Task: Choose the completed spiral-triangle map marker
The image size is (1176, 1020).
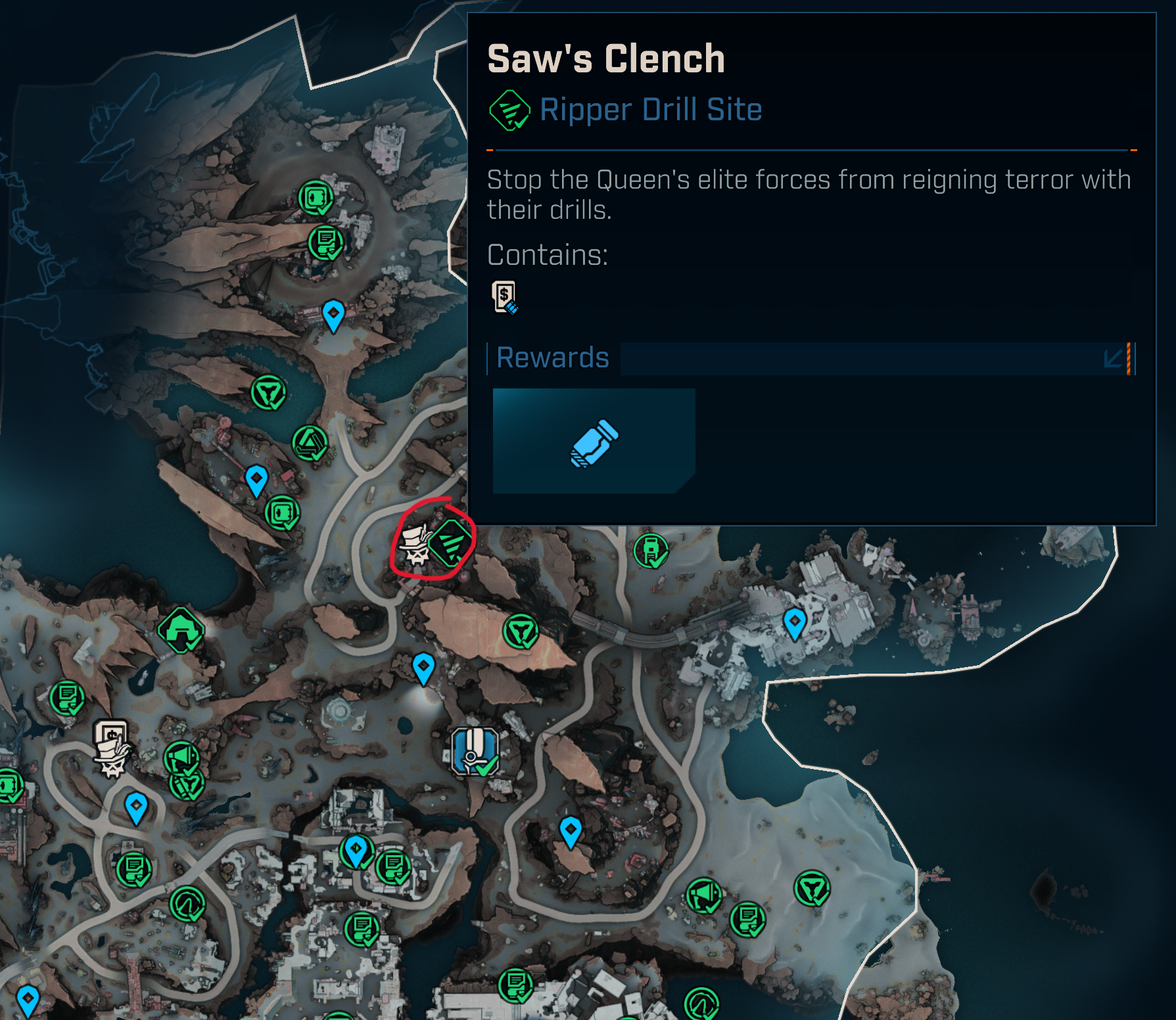Action: [310, 444]
